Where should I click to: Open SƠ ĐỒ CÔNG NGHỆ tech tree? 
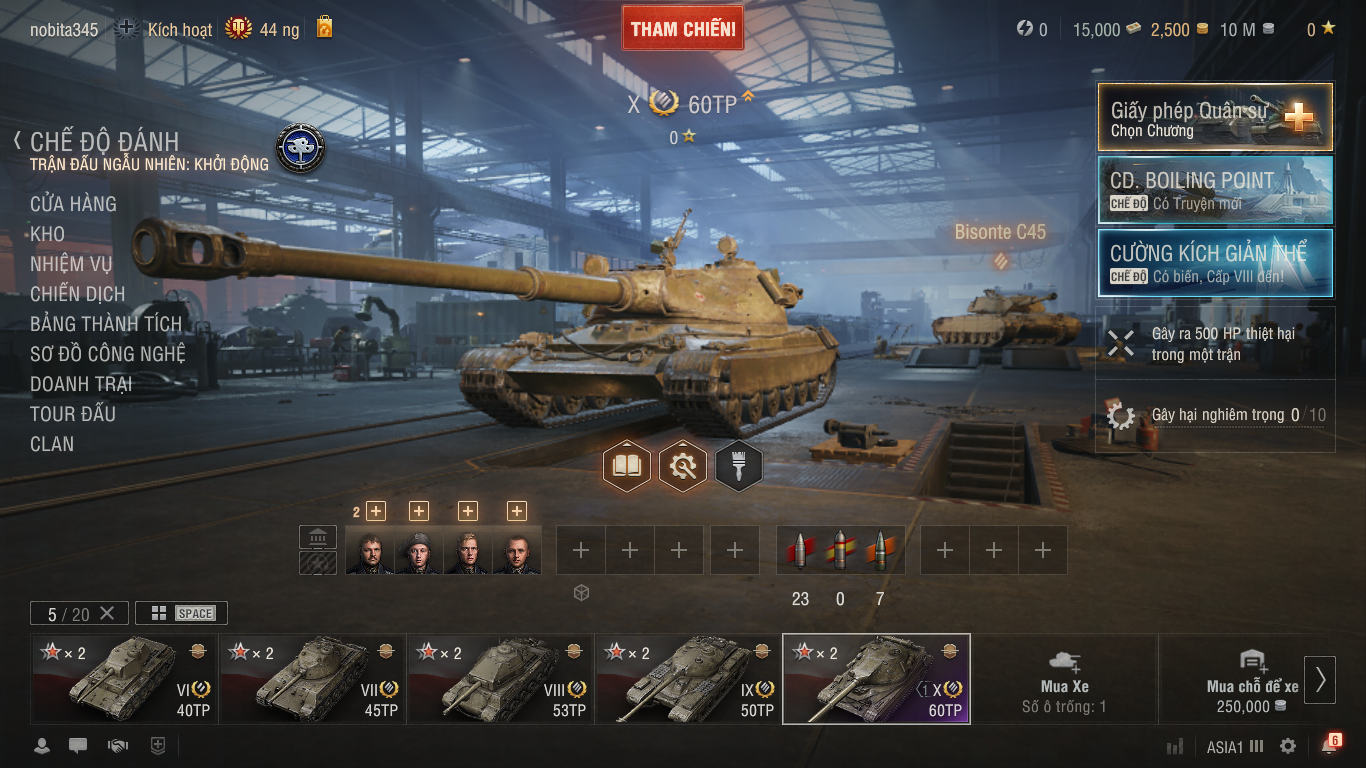click(107, 354)
